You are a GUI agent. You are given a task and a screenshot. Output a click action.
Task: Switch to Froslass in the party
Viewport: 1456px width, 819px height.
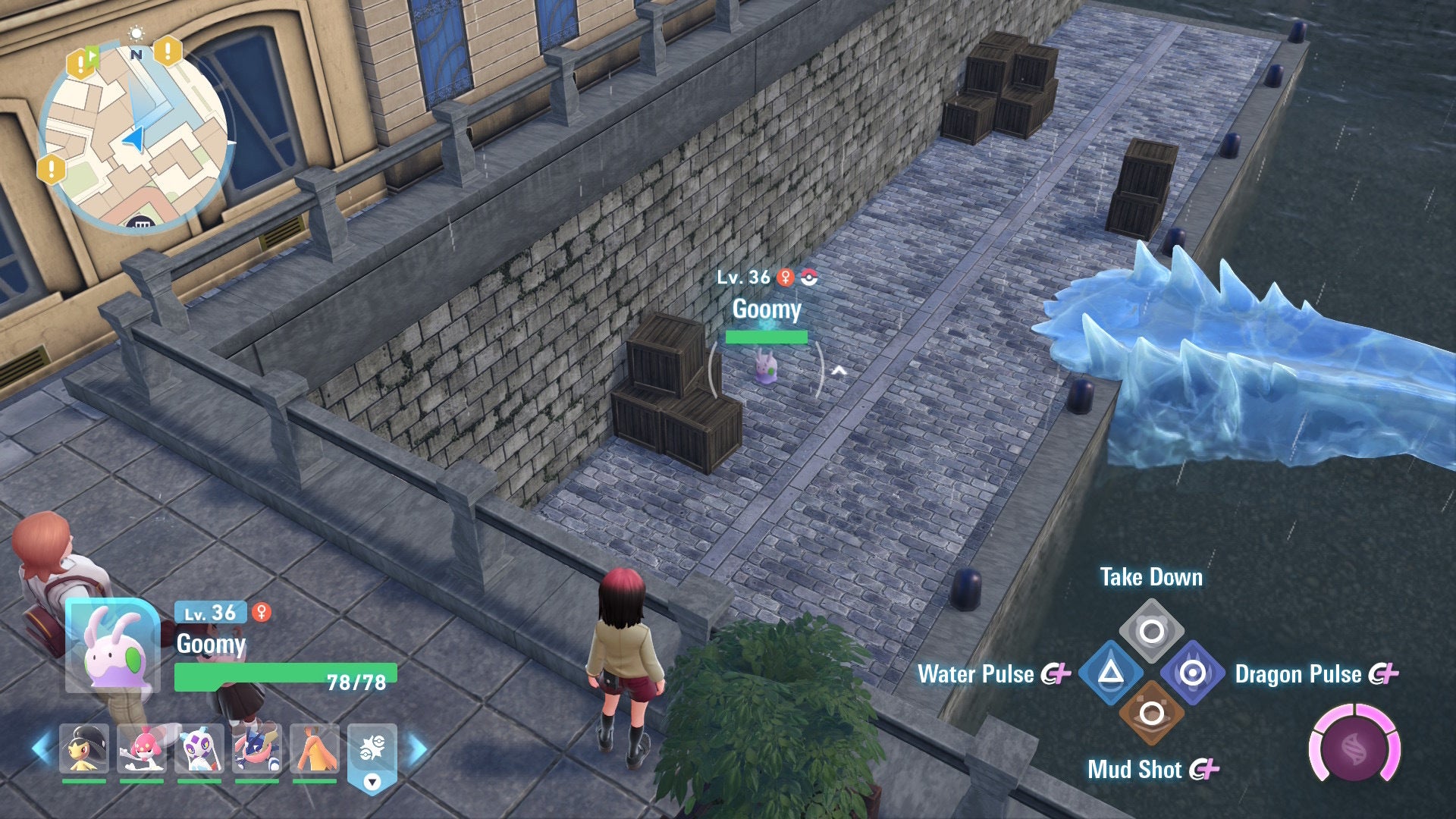coord(199,748)
